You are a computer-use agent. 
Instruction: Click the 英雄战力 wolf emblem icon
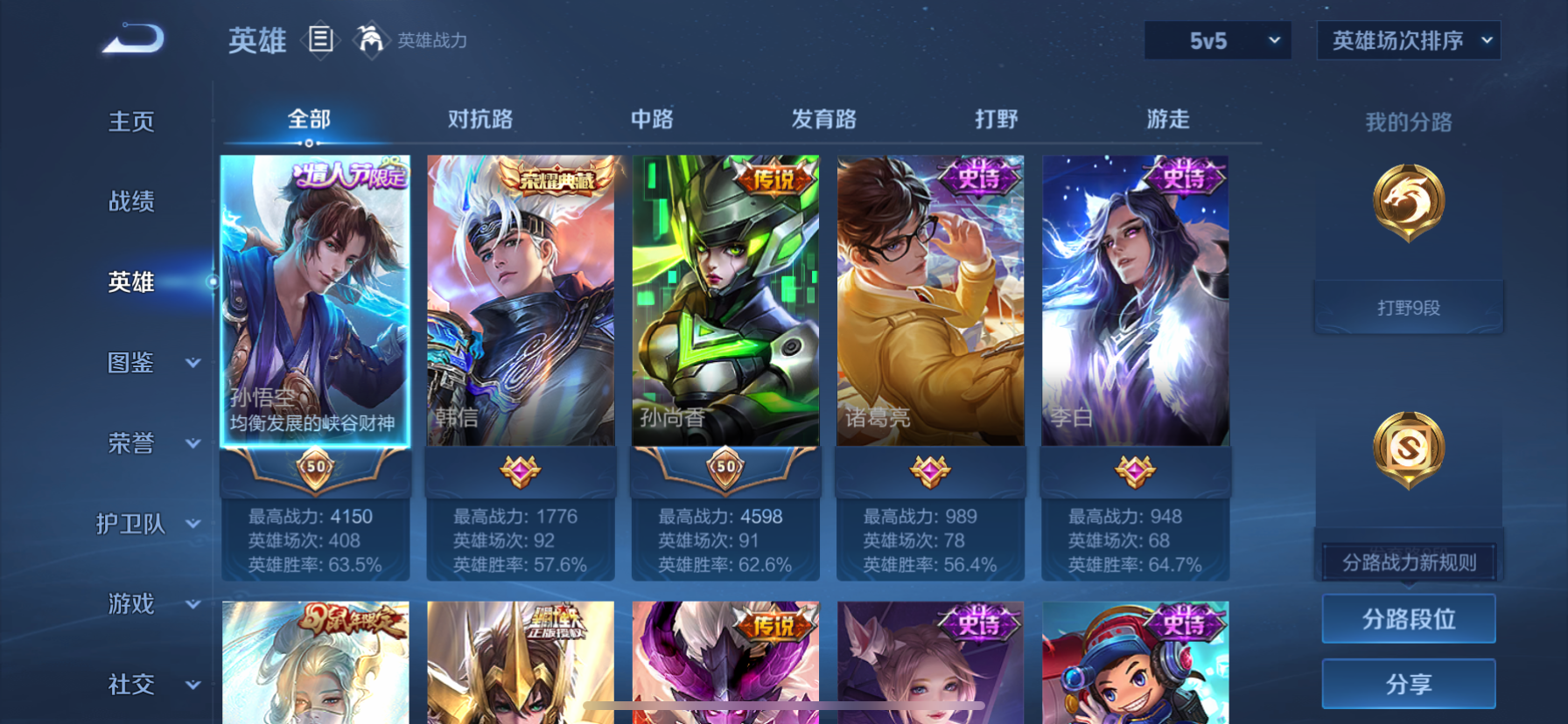[x=371, y=40]
